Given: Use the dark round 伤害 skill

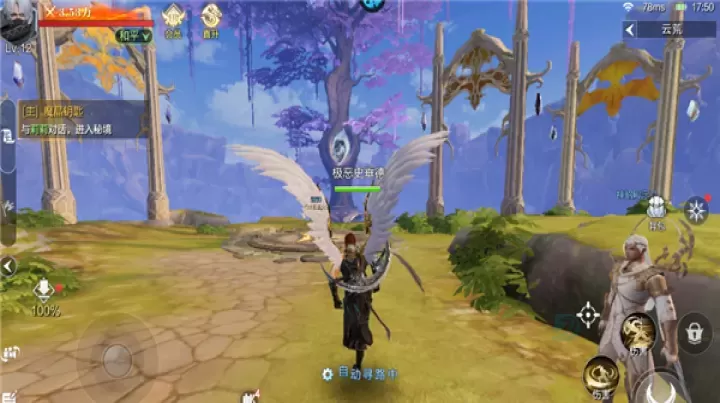Looking at the screenshot, I should click(602, 375).
